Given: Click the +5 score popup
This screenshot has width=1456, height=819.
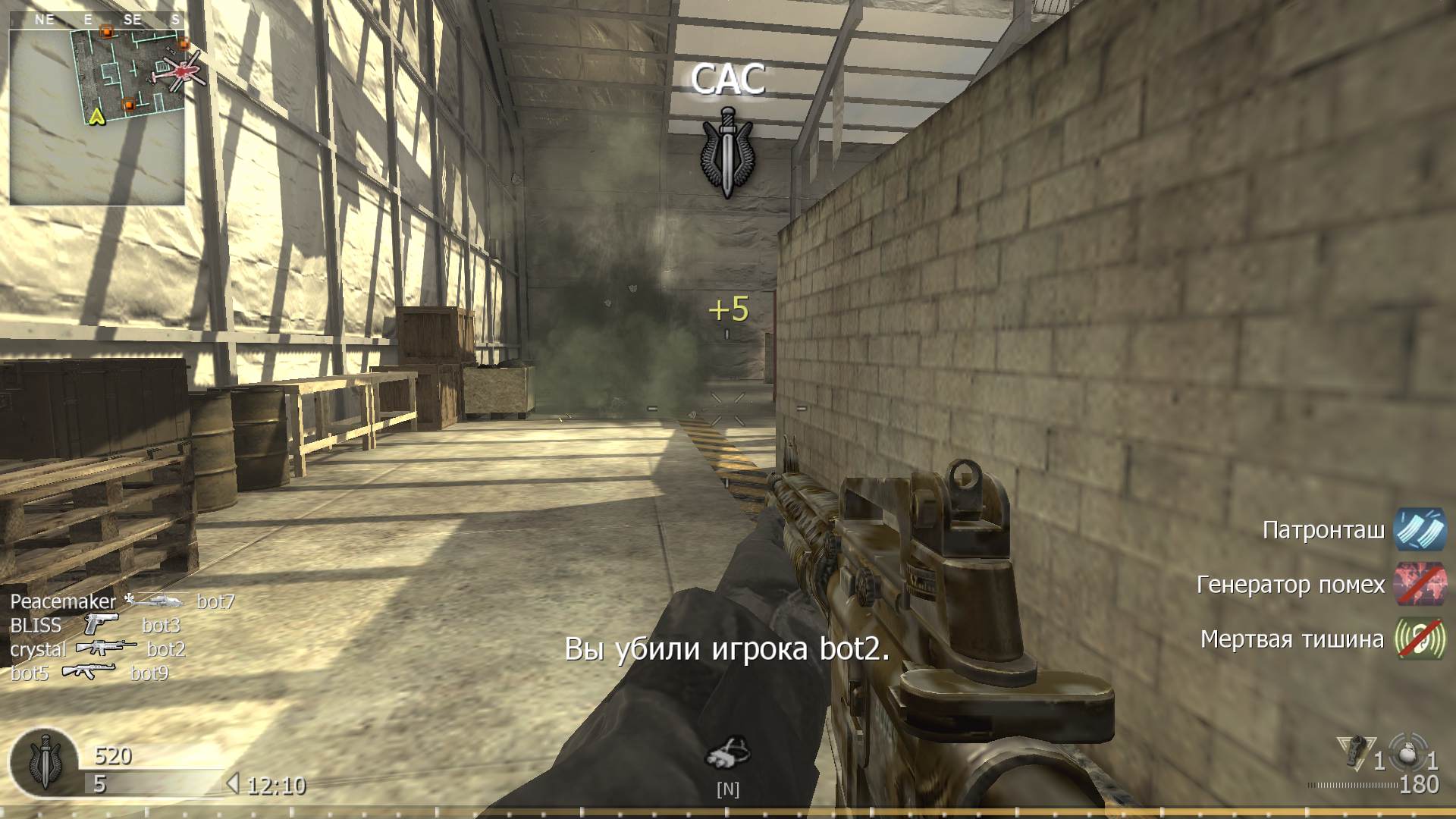Looking at the screenshot, I should click(727, 308).
